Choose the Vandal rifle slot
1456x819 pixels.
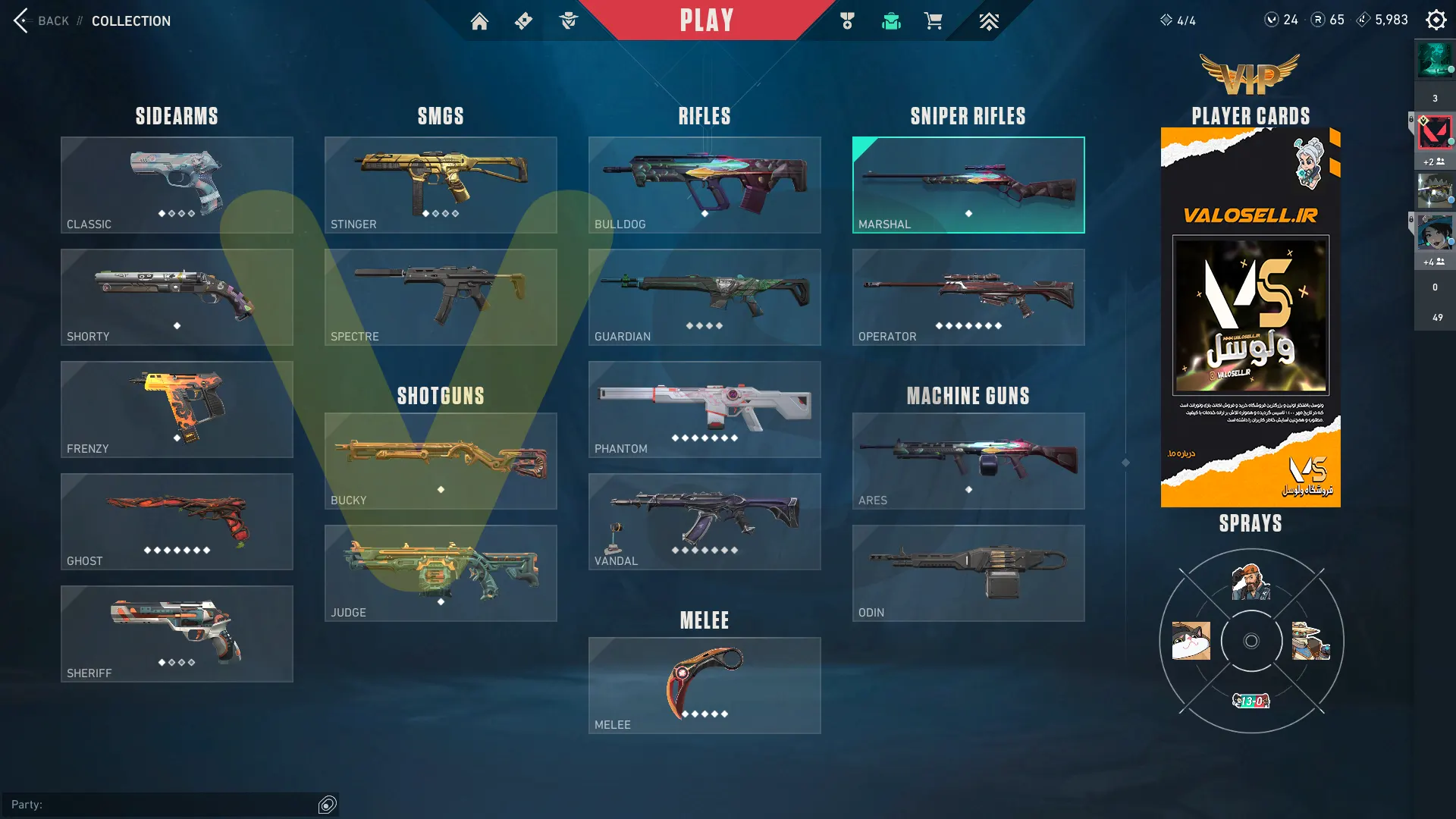(x=704, y=522)
